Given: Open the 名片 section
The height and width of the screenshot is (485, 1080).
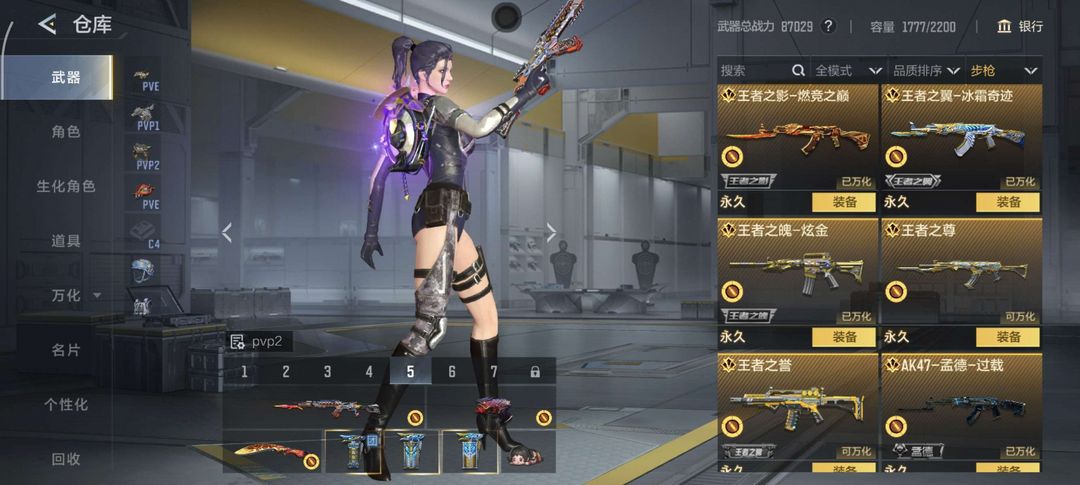Looking at the screenshot, I should click(x=66, y=350).
